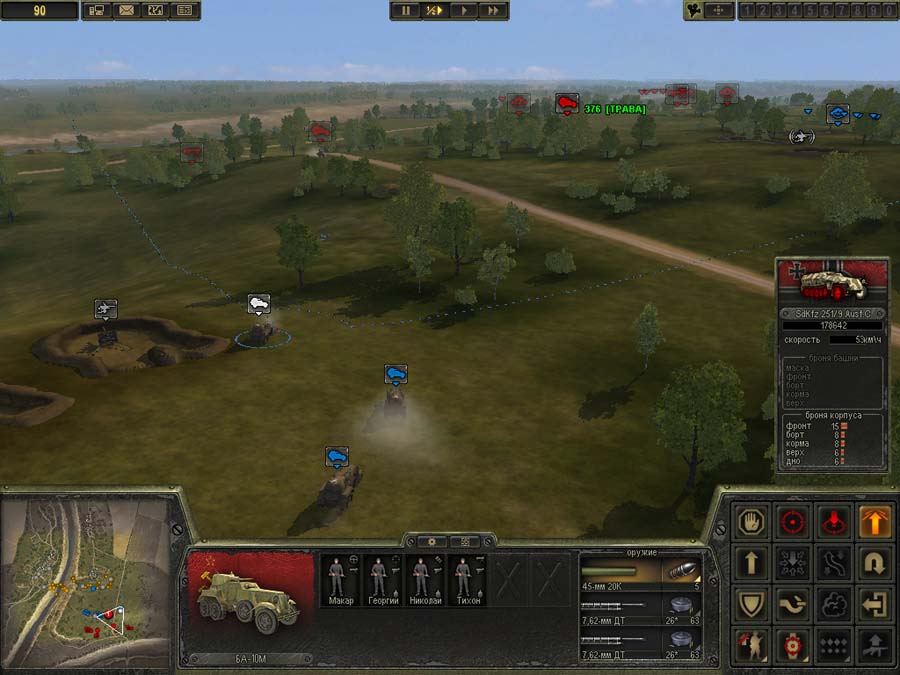Click the stop command hand icon
The image size is (900, 675).
coord(751,521)
